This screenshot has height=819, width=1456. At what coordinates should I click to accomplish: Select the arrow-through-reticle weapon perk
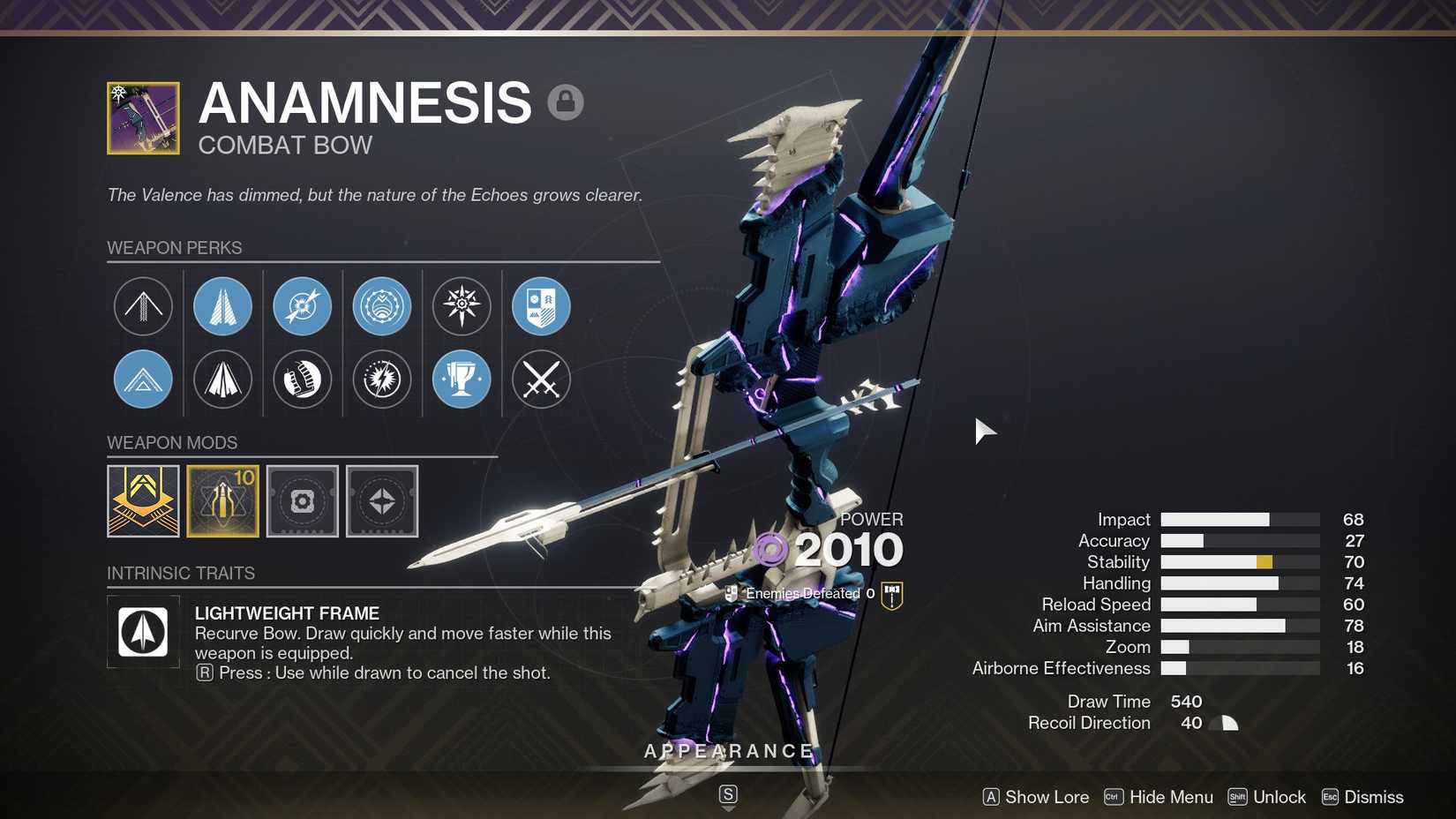[x=302, y=306]
